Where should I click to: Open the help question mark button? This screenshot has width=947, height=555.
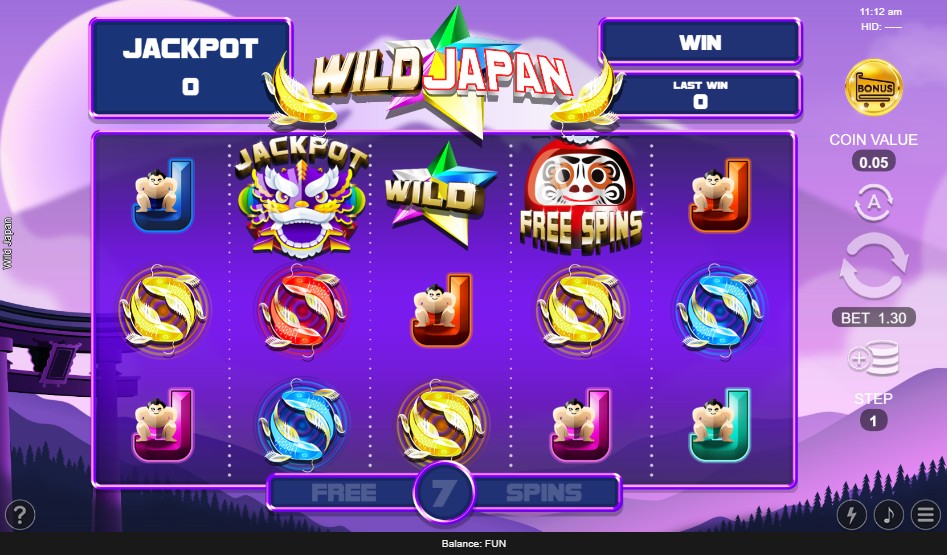(20, 515)
